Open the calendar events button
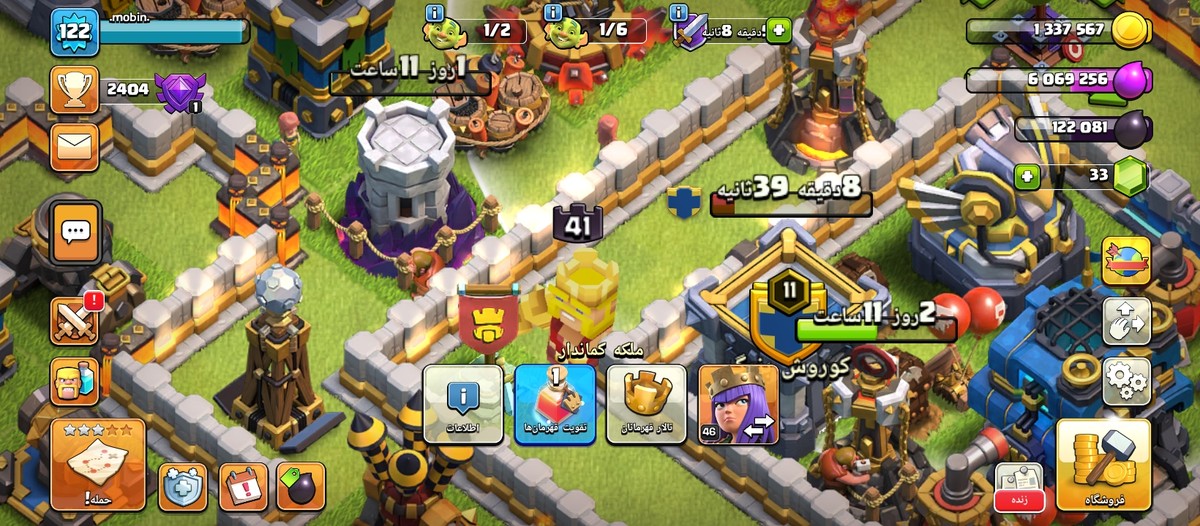The height and width of the screenshot is (526, 1200). [x=243, y=486]
